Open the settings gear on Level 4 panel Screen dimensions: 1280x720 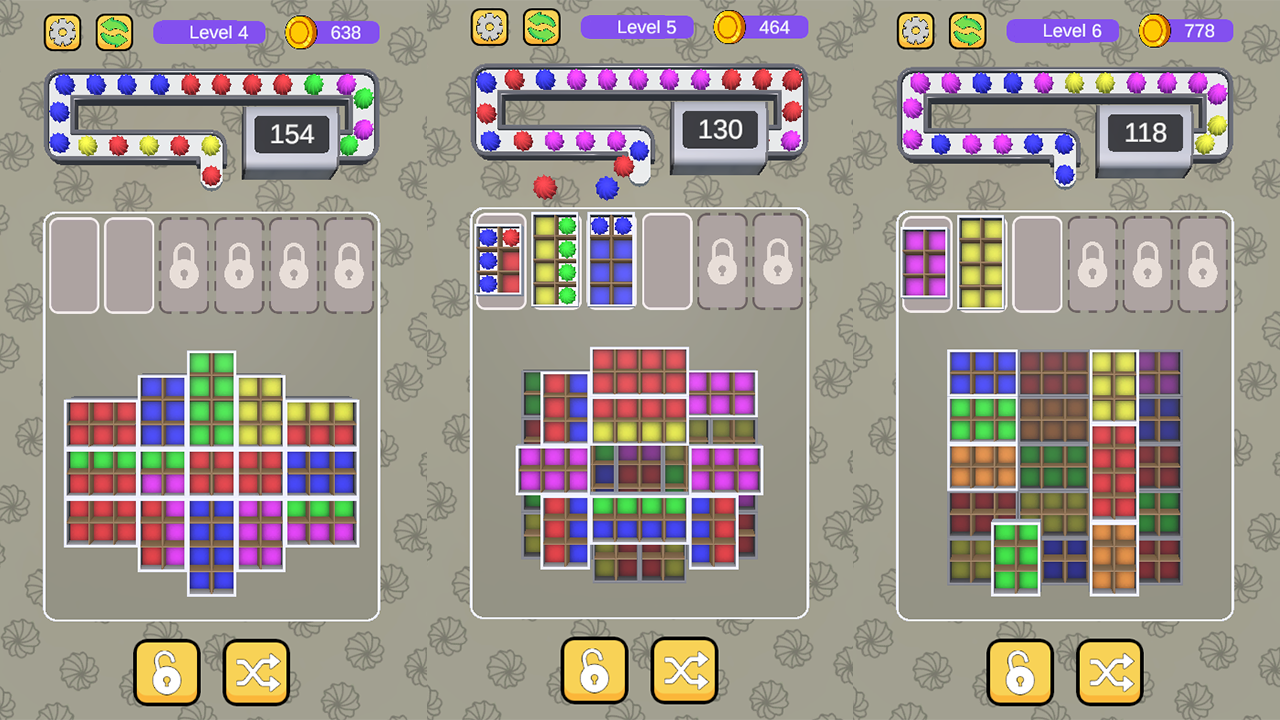click(62, 31)
